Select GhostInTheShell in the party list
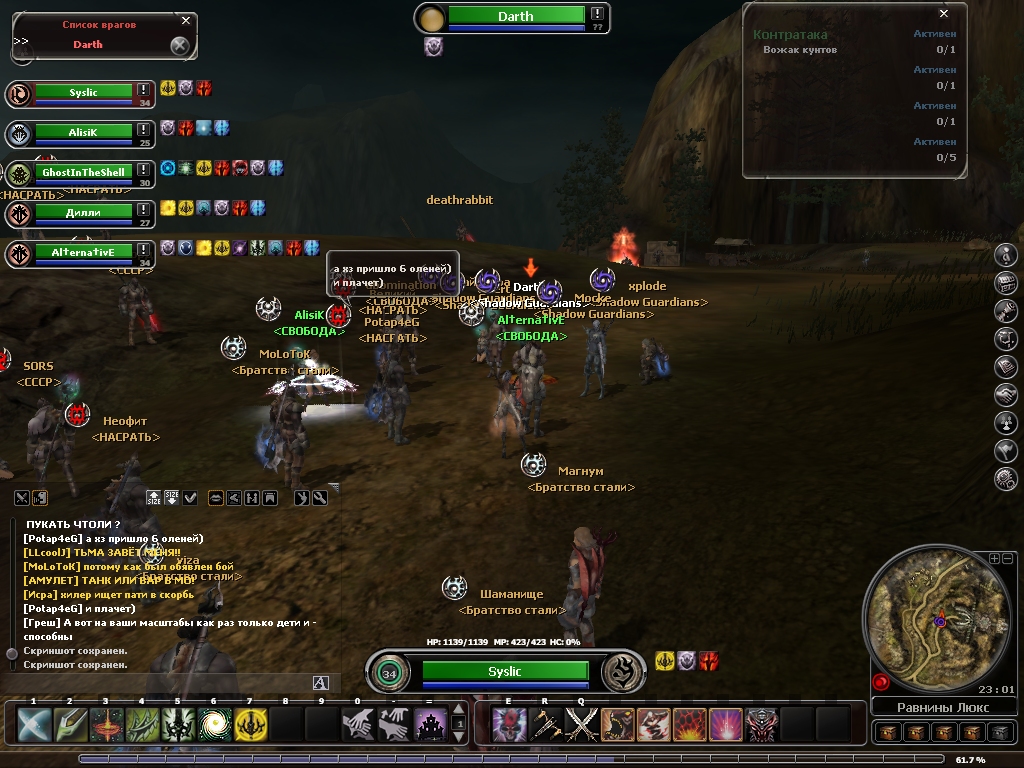The height and width of the screenshot is (768, 1024). (x=83, y=172)
